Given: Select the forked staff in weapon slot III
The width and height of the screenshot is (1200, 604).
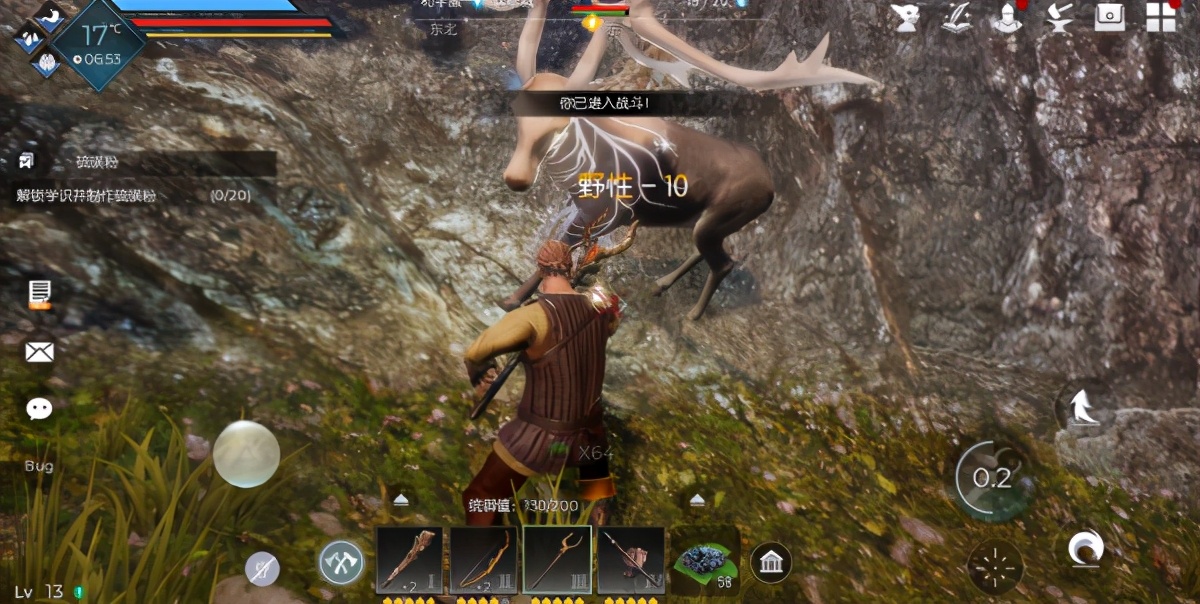Looking at the screenshot, I should click(557, 560).
